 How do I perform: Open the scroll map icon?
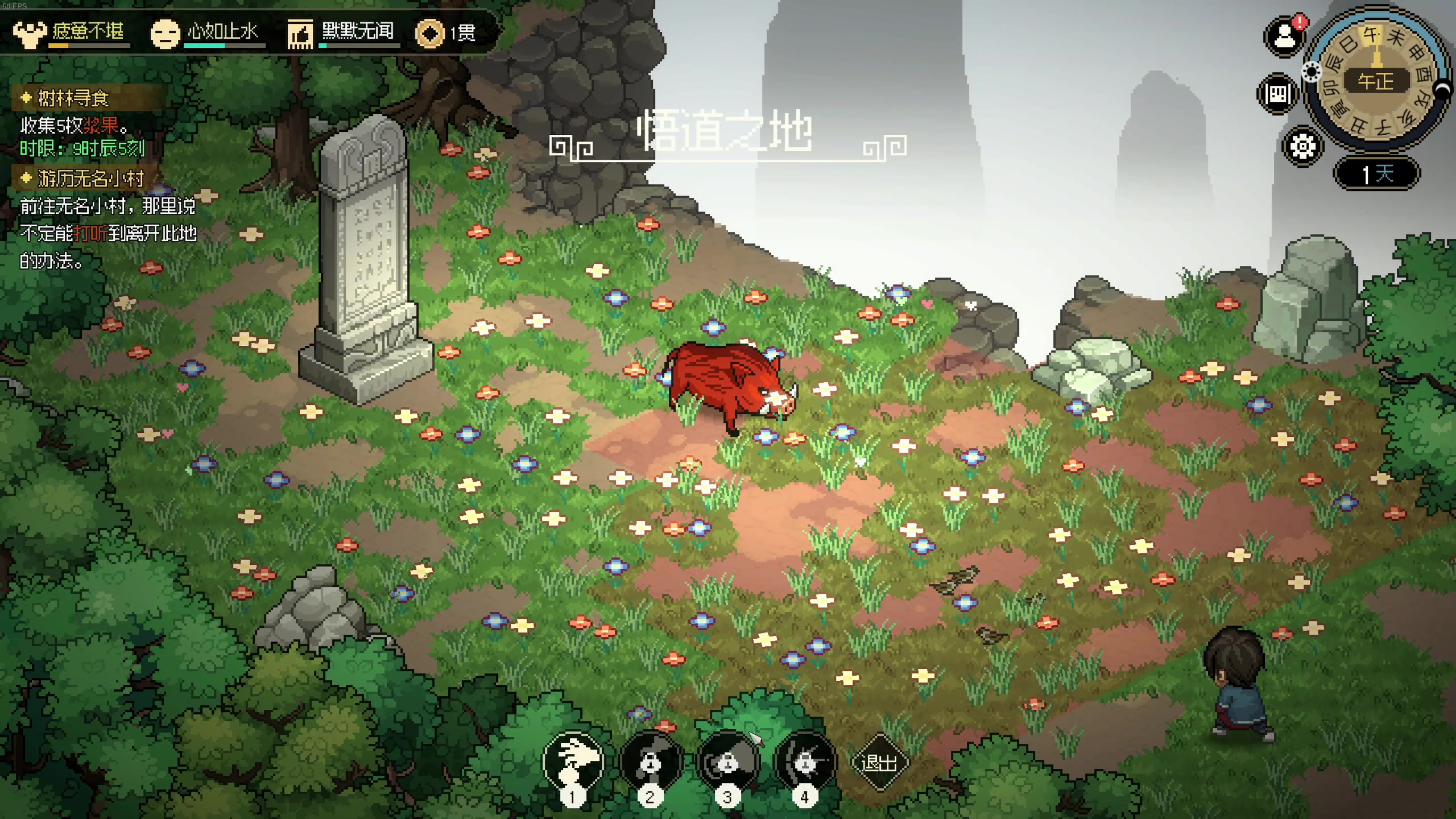tap(1277, 94)
